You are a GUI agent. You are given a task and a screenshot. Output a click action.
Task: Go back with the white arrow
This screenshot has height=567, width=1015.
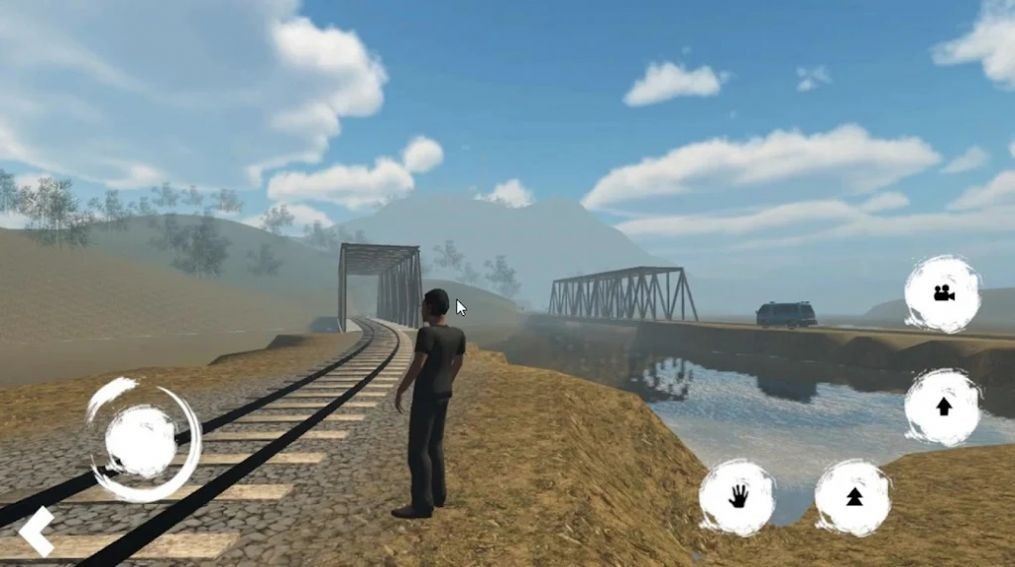click(36, 531)
